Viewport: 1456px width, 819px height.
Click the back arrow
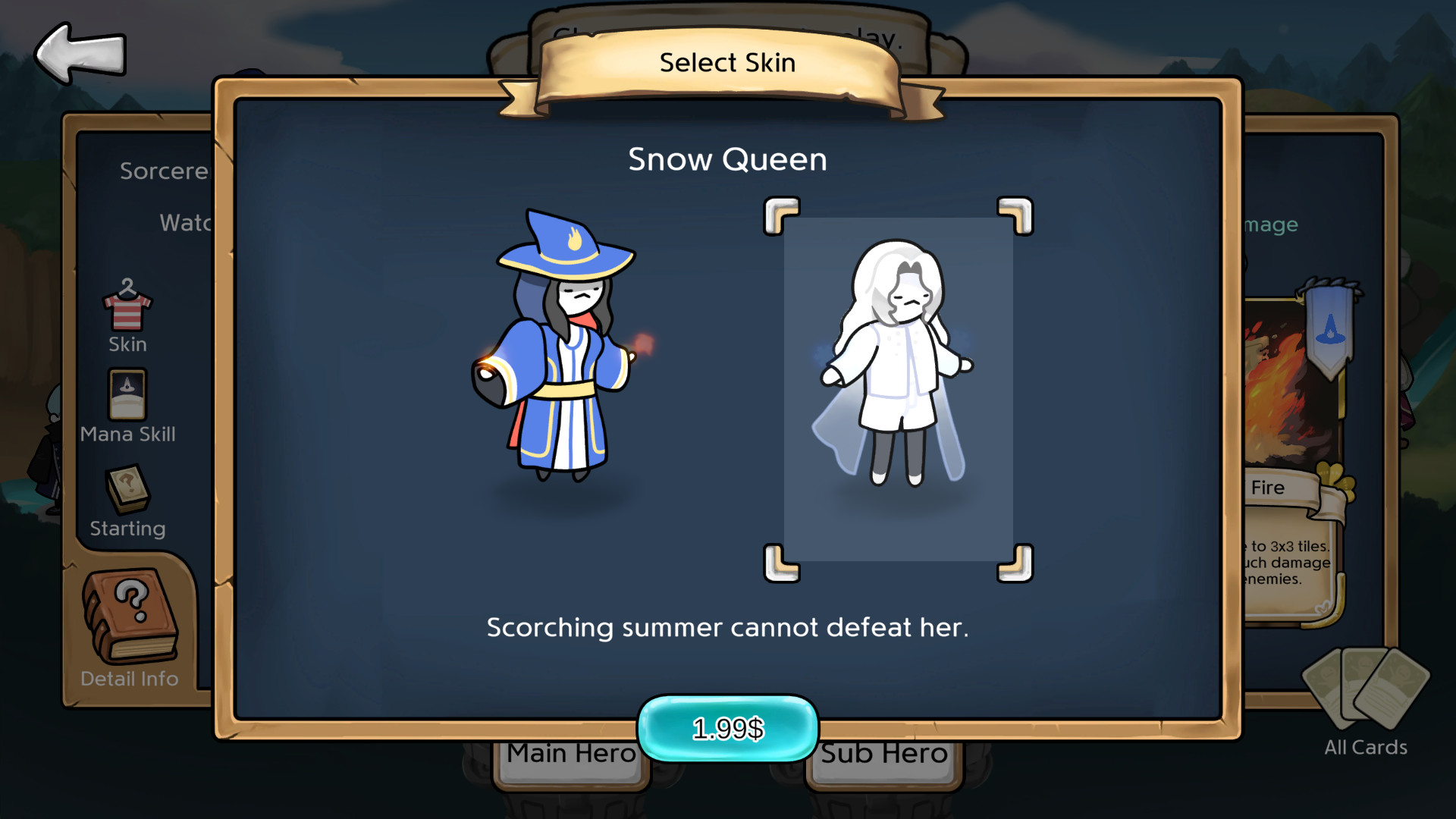coord(78,53)
